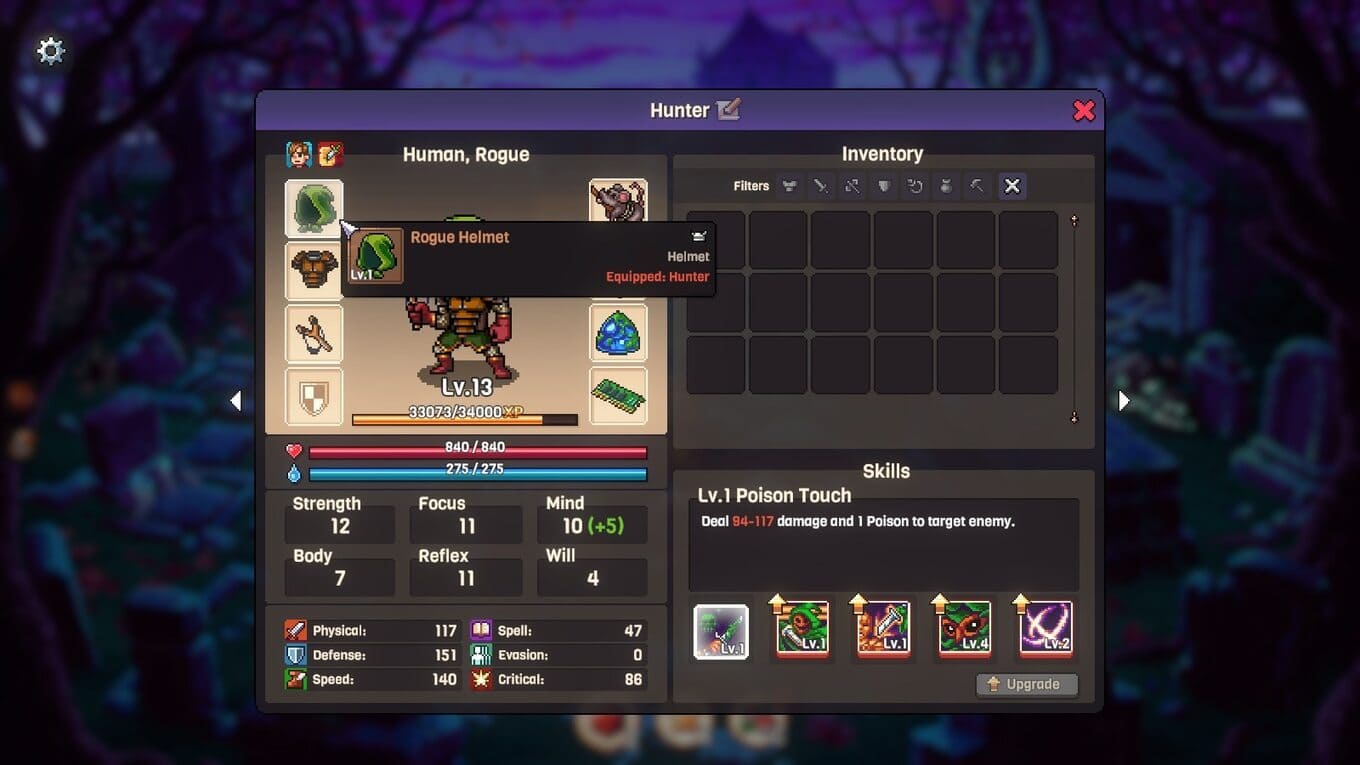Image resolution: width=1360 pixels, height=765 pixels.
Task: Select the green hooded rogue Lv.1 skill
Action: (802, 629)
